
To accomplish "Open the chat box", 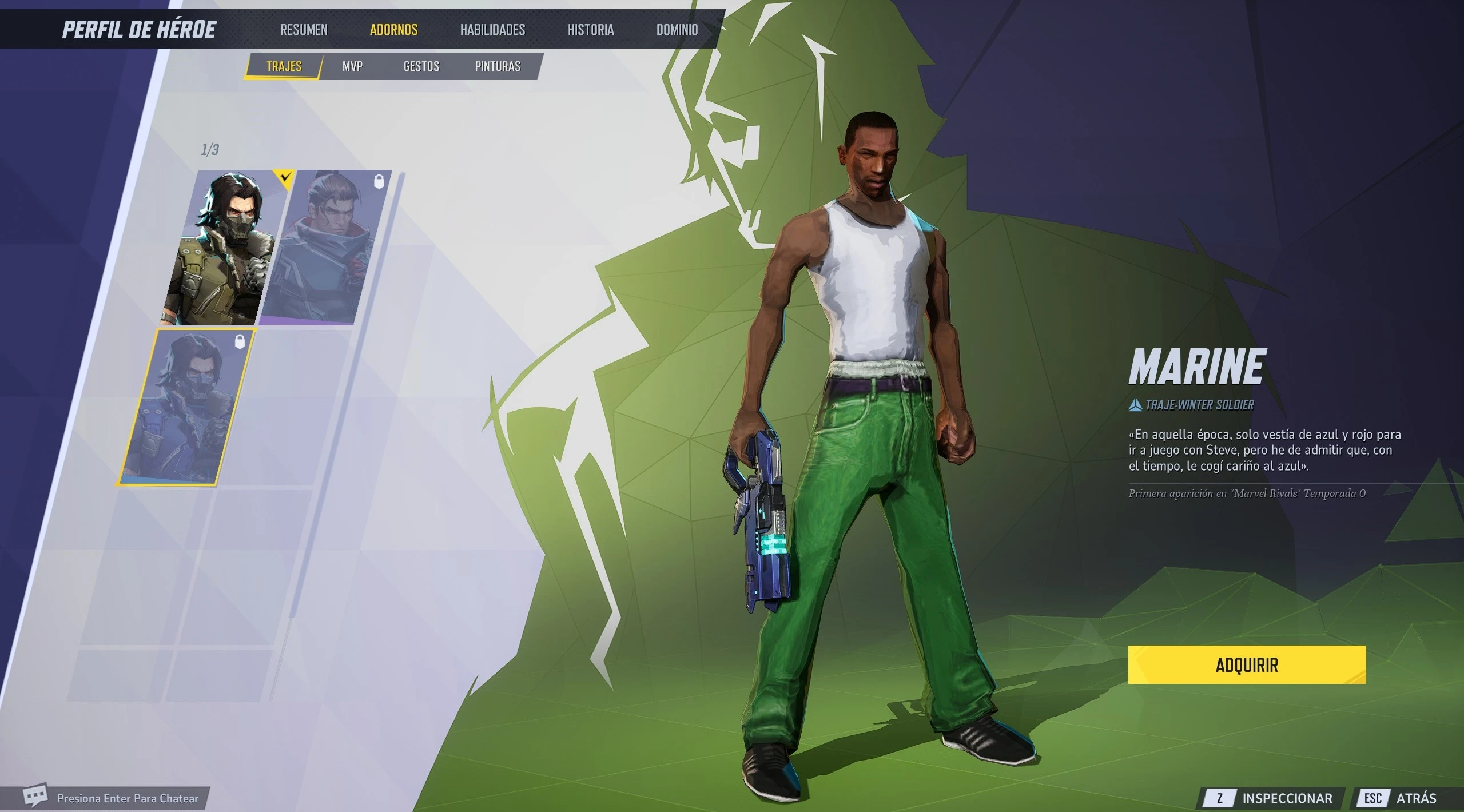I will pos(114,798).
